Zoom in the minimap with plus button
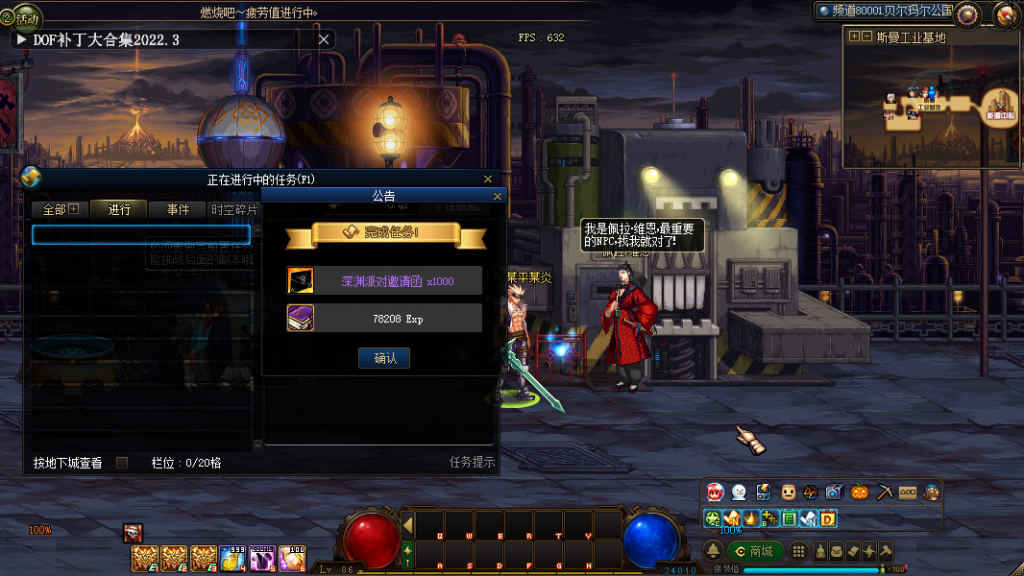Screen dimensions: 1024x576 (x=854, y=37)
